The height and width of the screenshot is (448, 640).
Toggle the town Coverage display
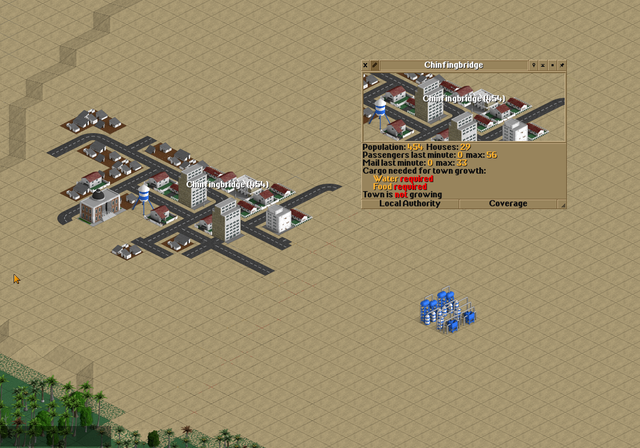pyautogui.click(x=508, y=203)
